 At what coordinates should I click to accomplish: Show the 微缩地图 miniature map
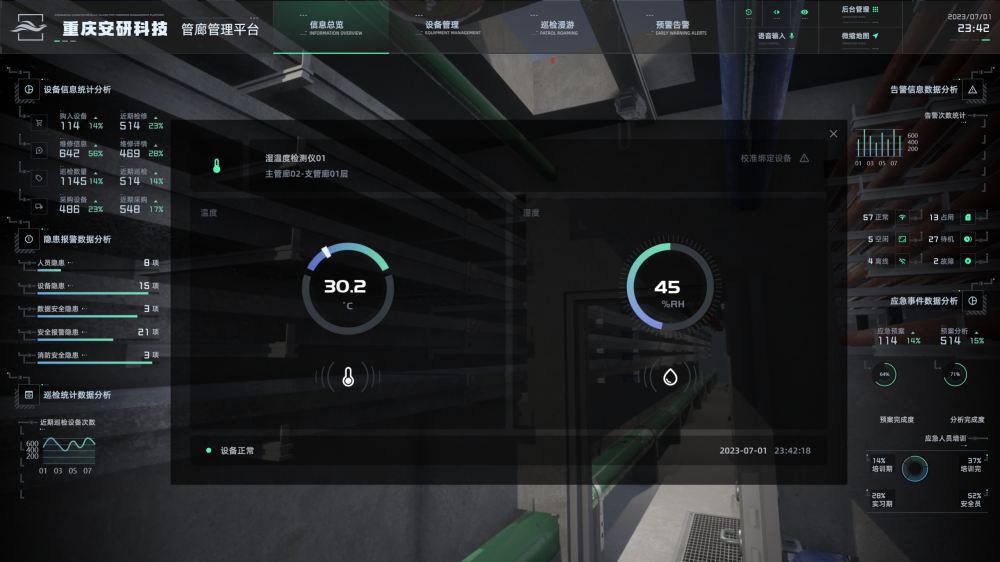[860, 36]
